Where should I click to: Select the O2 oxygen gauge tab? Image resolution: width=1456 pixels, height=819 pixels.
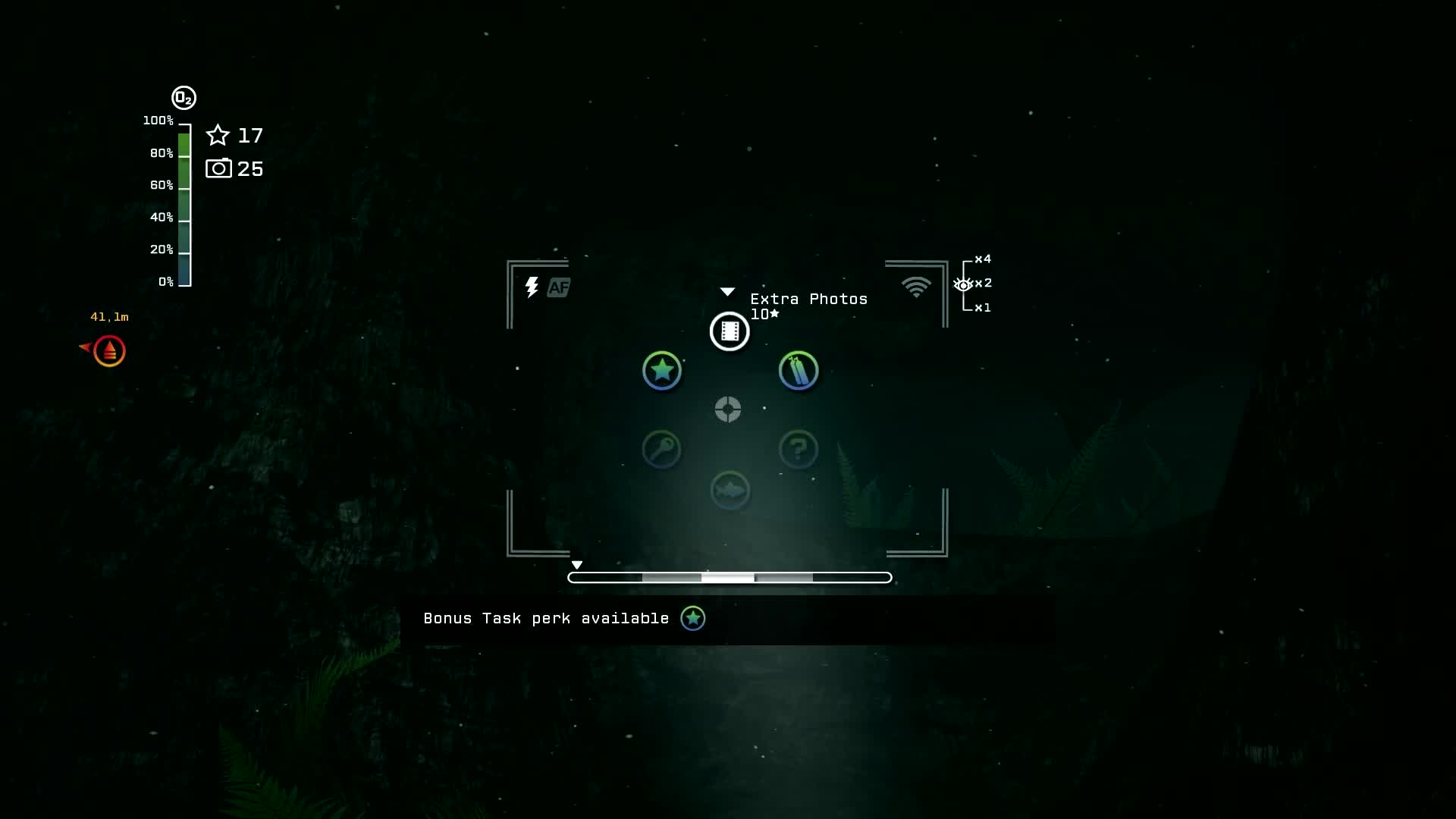tap(183, 97)
